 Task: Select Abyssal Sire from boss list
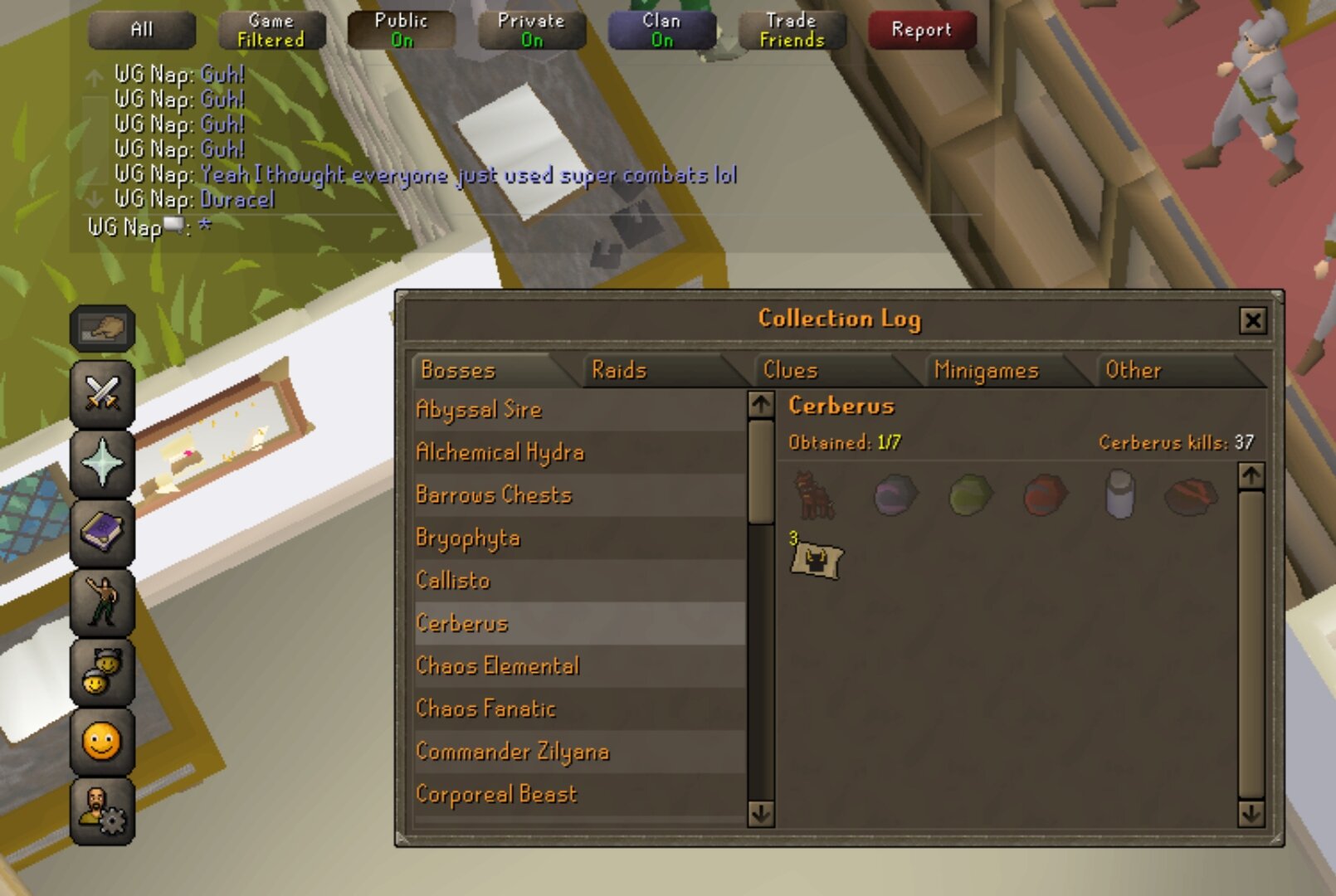click(x=479, y=410)
